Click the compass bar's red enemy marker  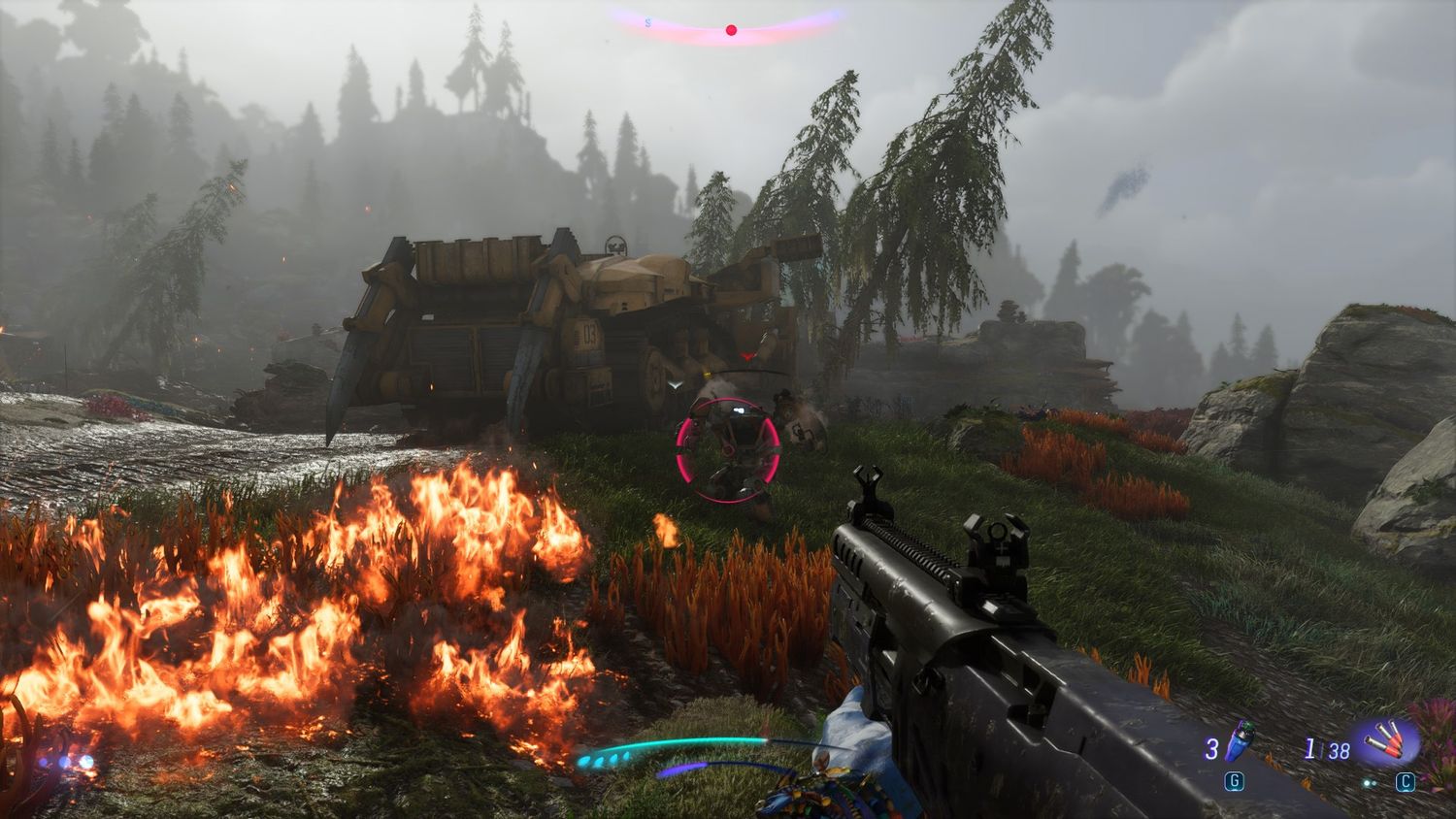tap(731, 31)
